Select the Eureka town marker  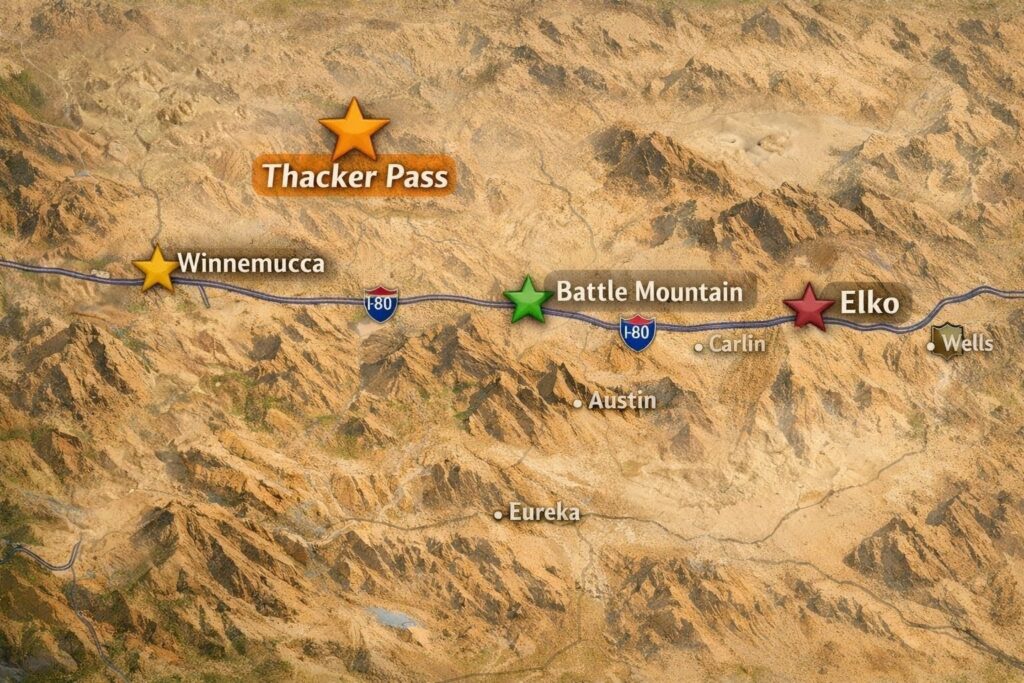498,515
